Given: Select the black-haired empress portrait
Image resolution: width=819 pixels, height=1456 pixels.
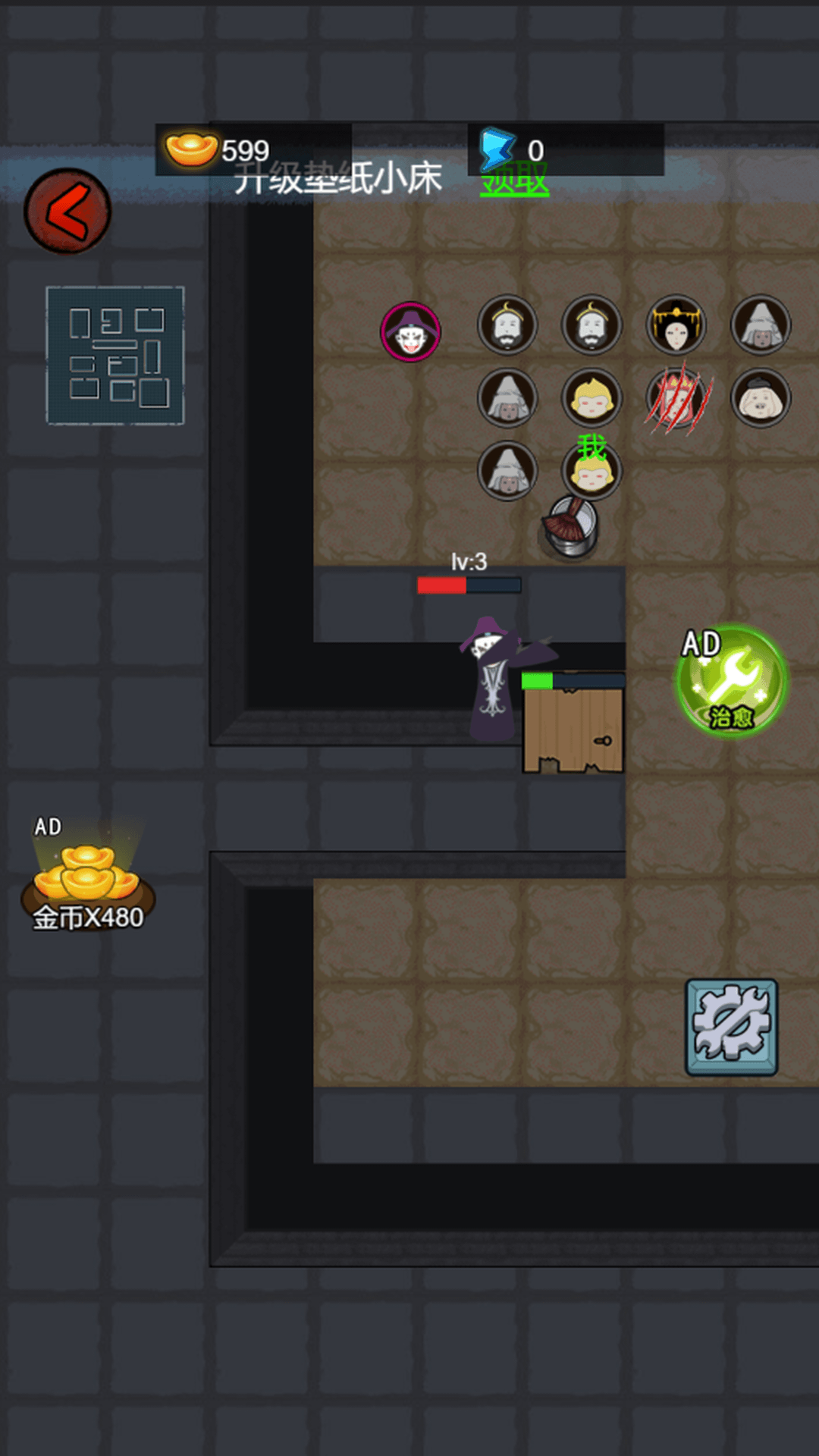Looking at the screenshot, I should coord(676,326).
